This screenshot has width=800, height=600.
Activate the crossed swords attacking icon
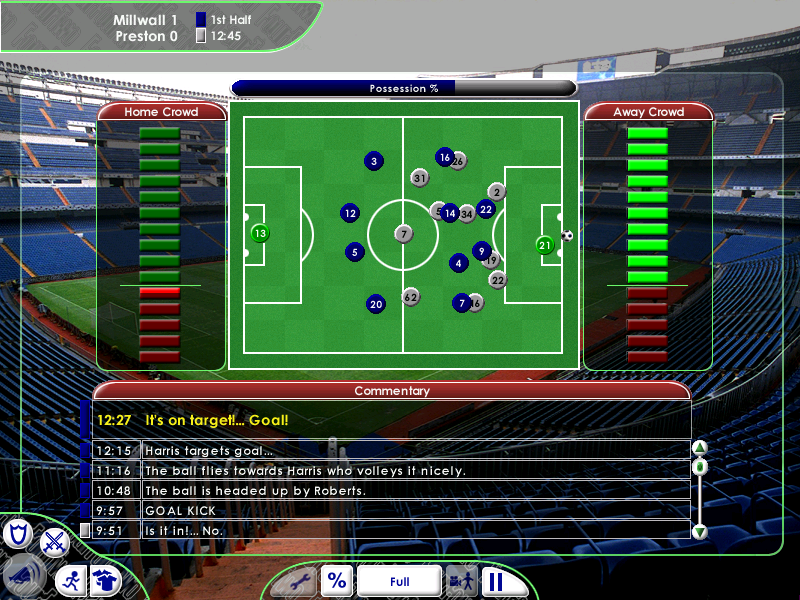[x=53, y=541]
